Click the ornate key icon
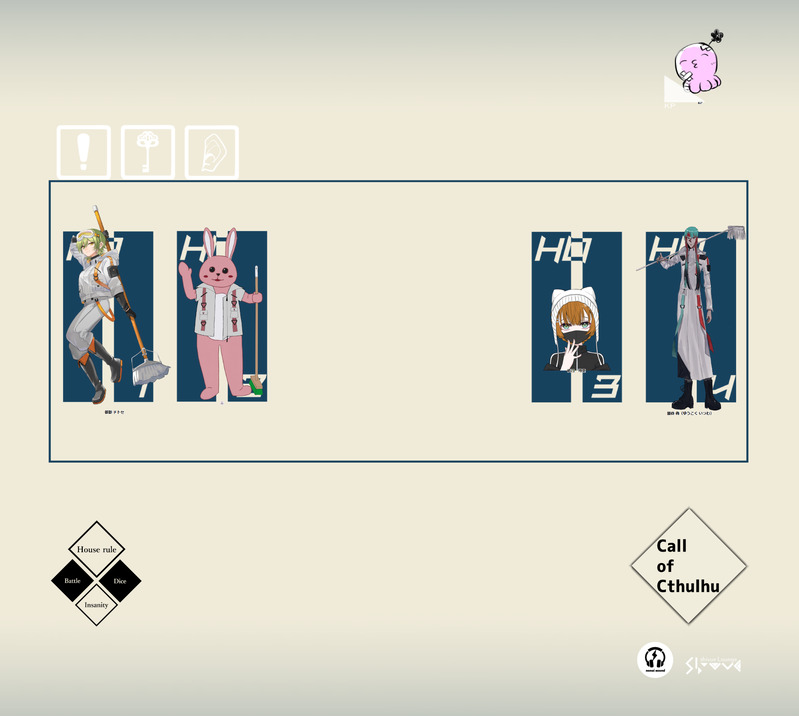Image resolution: width=799 pixels, height=716 pixels. [x=148, y=152]
